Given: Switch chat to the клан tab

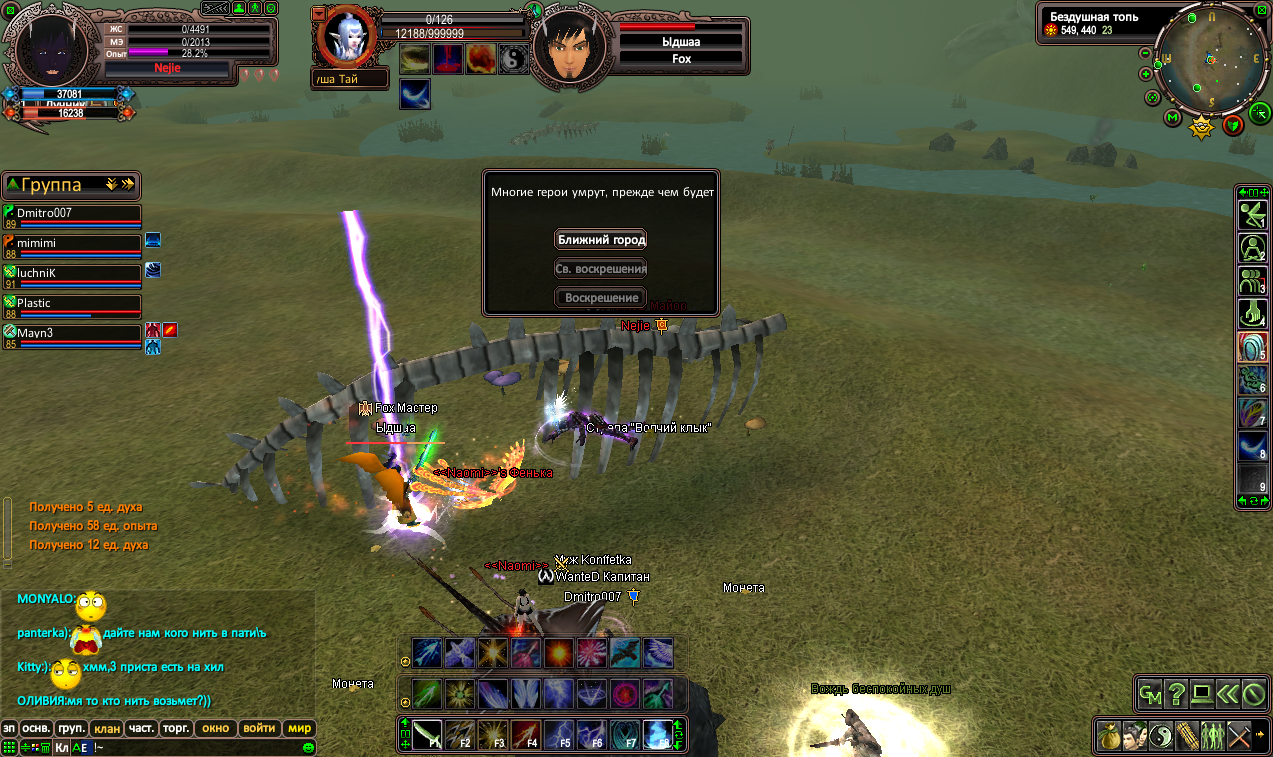Looking at the screenshot, I should pyautogui.click(x=107, y=729).
